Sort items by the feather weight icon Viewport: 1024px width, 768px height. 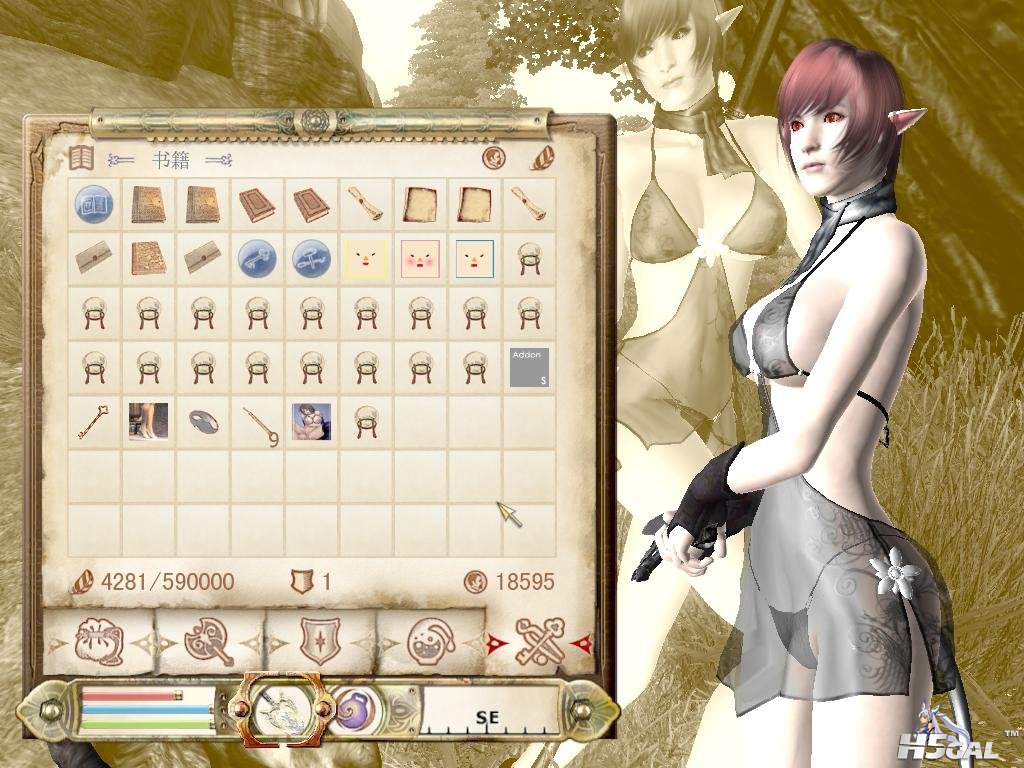(540, 158)
